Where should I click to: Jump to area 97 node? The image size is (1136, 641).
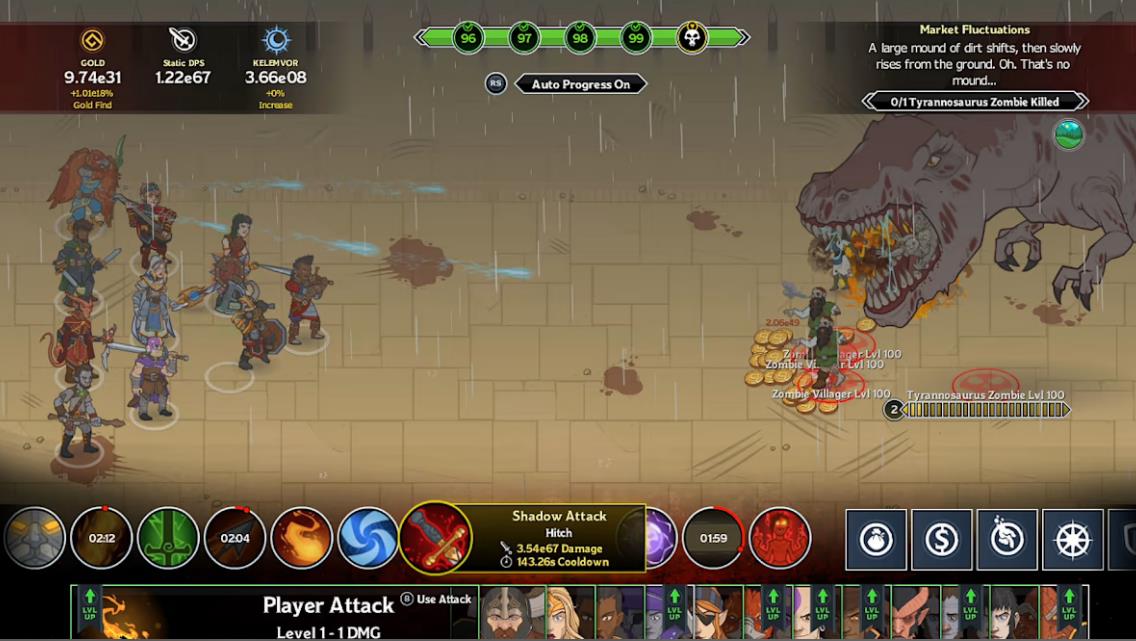(523, 38)
